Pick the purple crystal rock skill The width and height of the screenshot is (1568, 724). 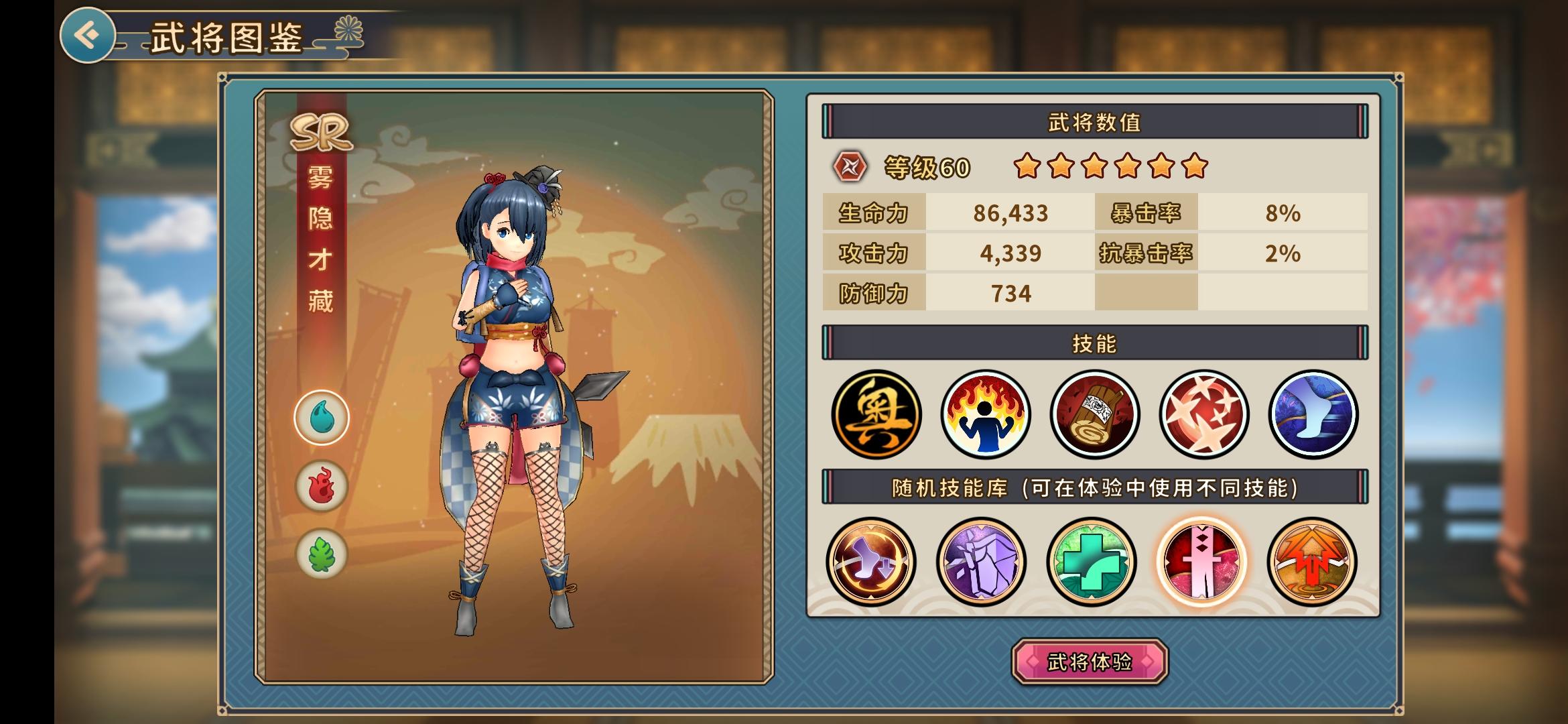pos(981,562)
